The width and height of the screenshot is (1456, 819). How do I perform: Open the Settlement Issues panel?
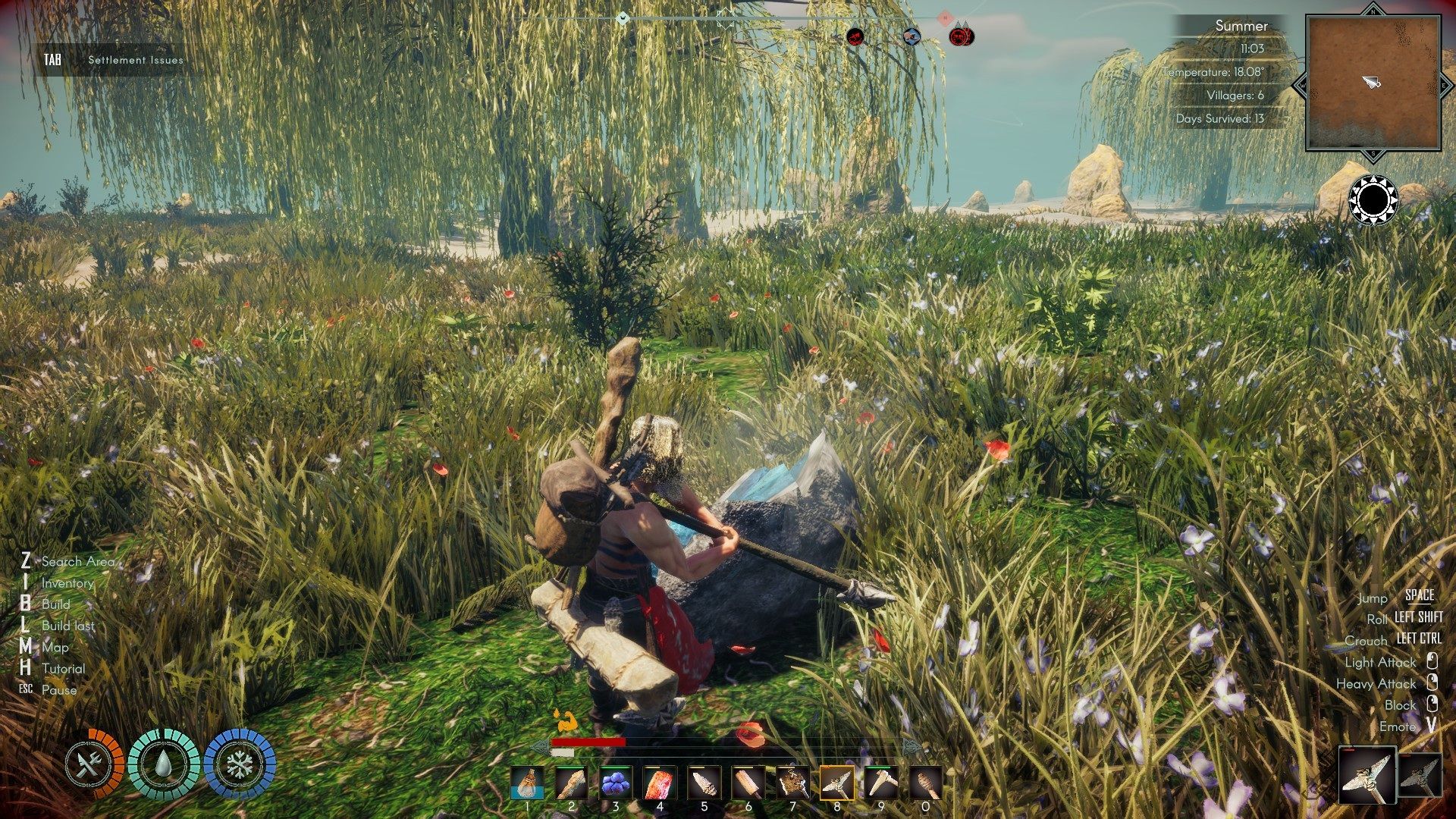135,58
